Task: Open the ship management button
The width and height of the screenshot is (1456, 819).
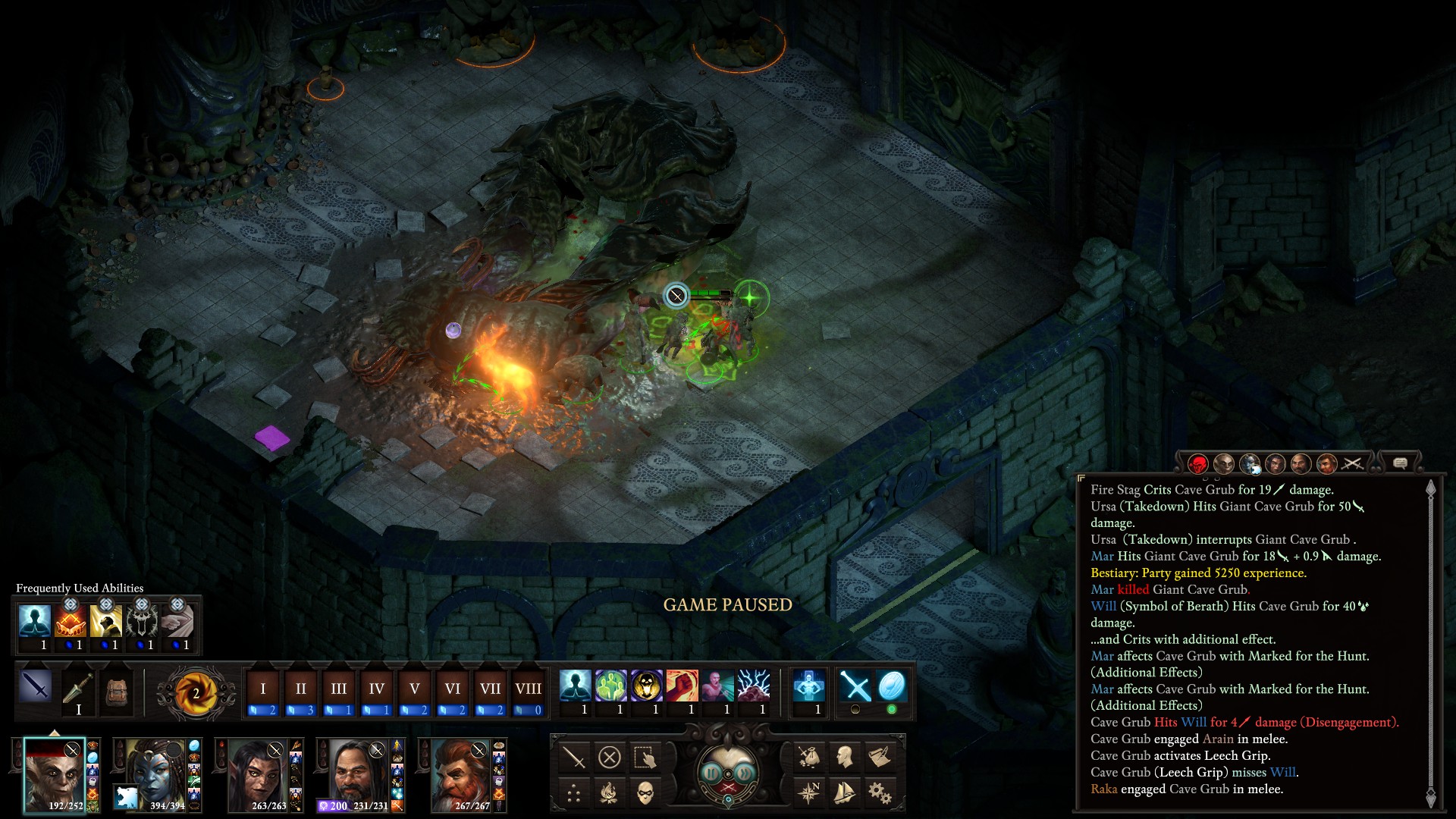Action: (844, 793)
